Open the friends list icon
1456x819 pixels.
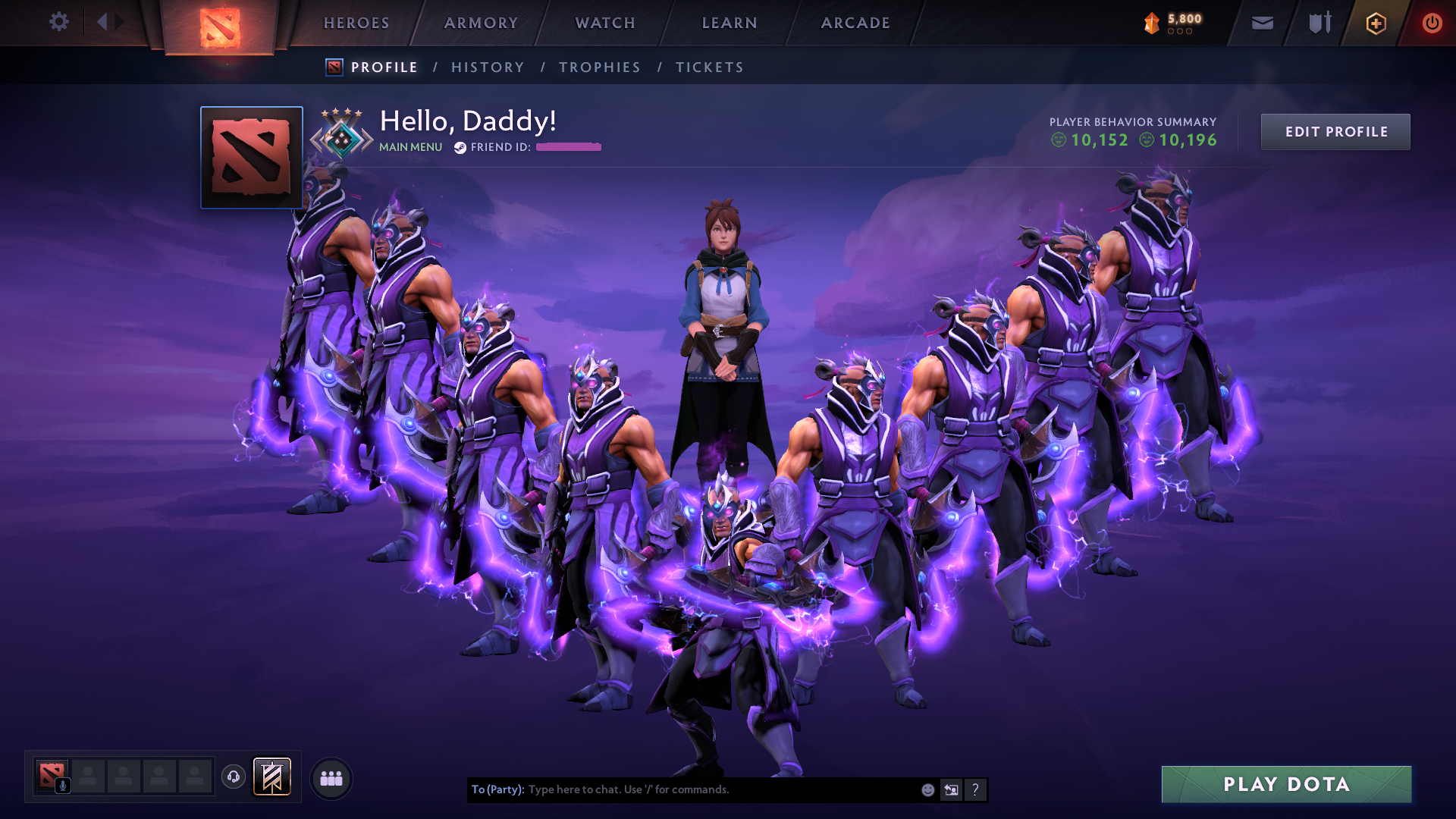(x=331, y=777)
